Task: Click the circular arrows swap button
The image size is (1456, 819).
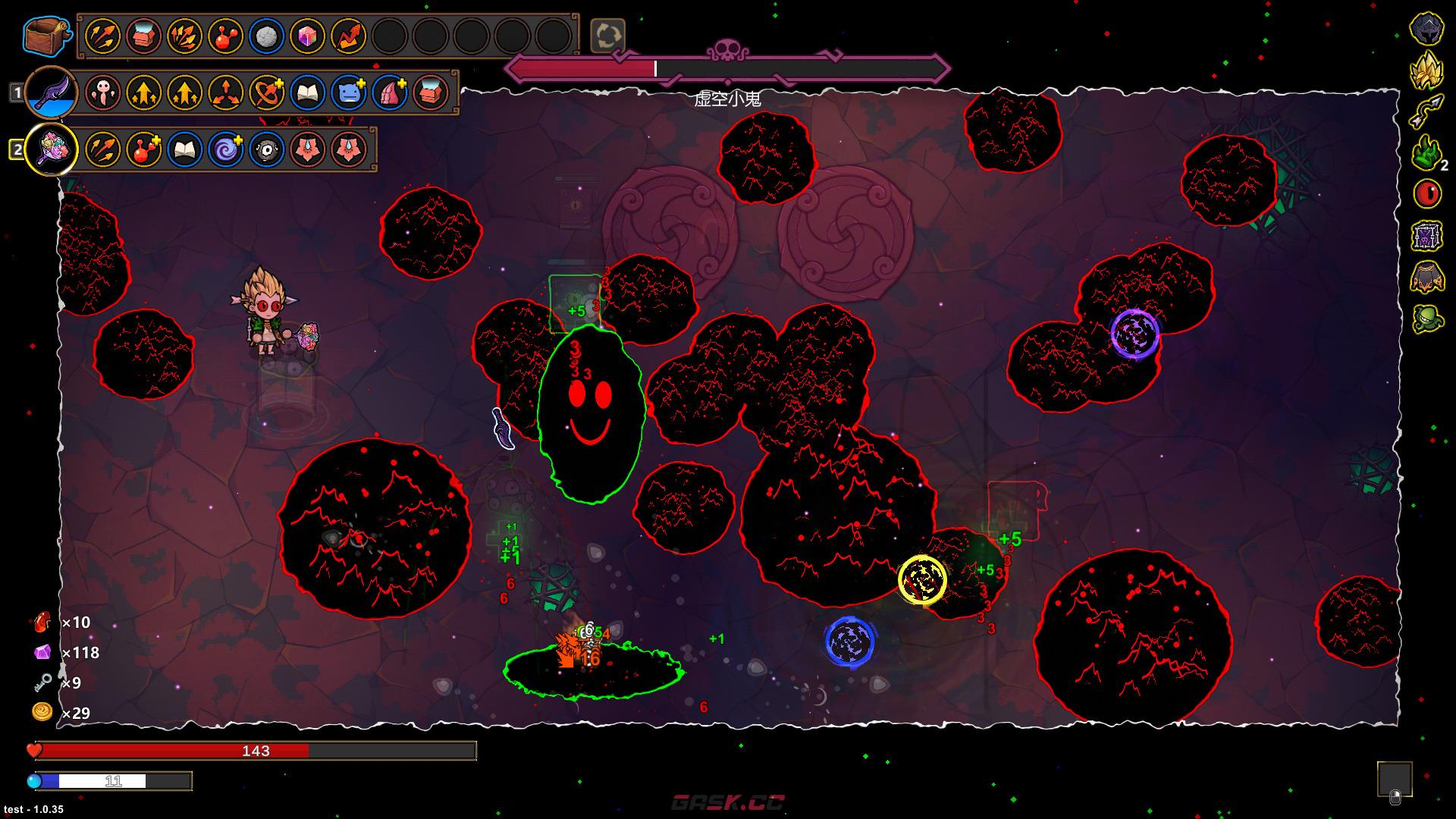Action: coord(607,36)
